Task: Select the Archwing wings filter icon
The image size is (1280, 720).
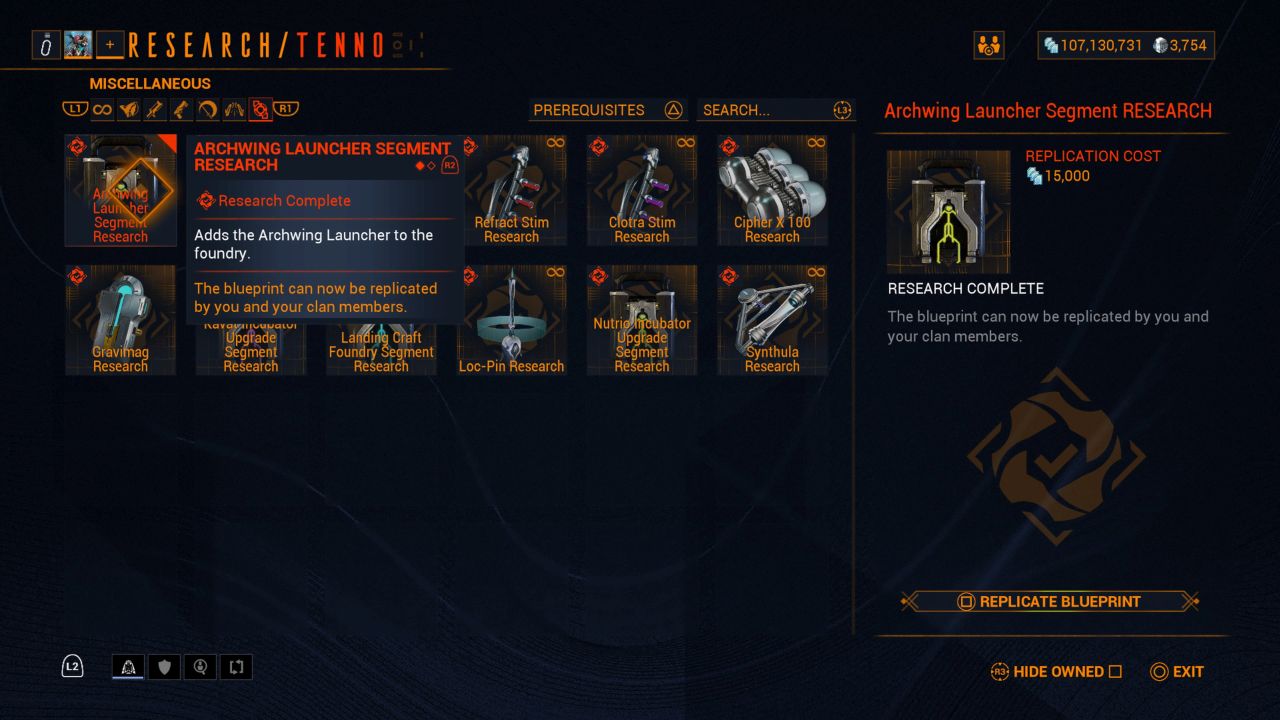Action: [234, 109]
